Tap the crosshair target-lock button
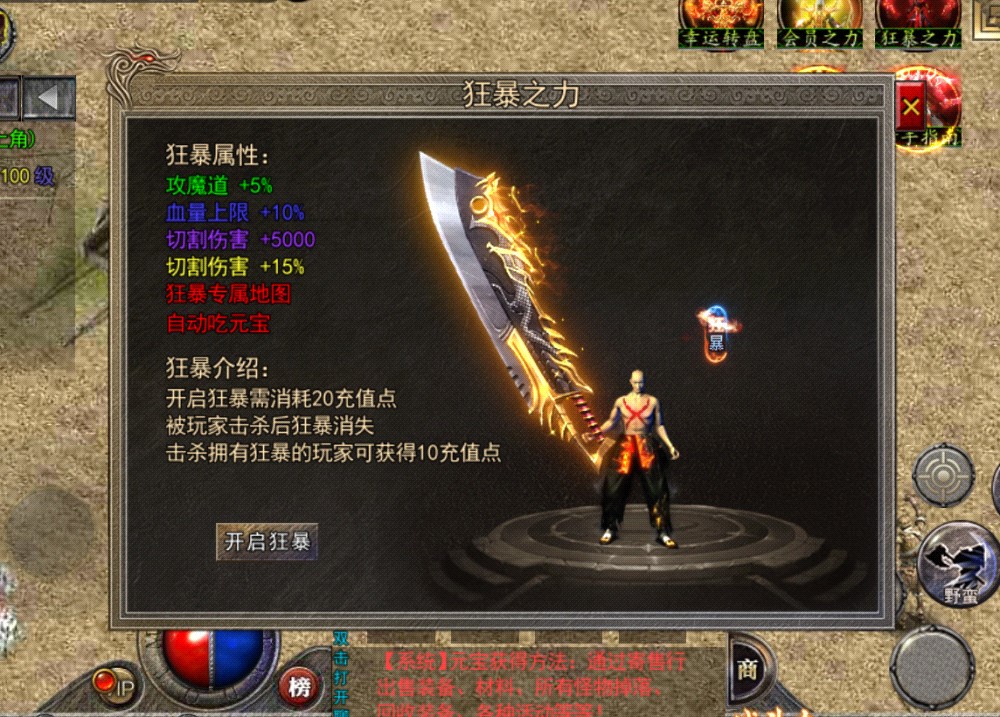1000x717 pixels. (x=942, y=475)
